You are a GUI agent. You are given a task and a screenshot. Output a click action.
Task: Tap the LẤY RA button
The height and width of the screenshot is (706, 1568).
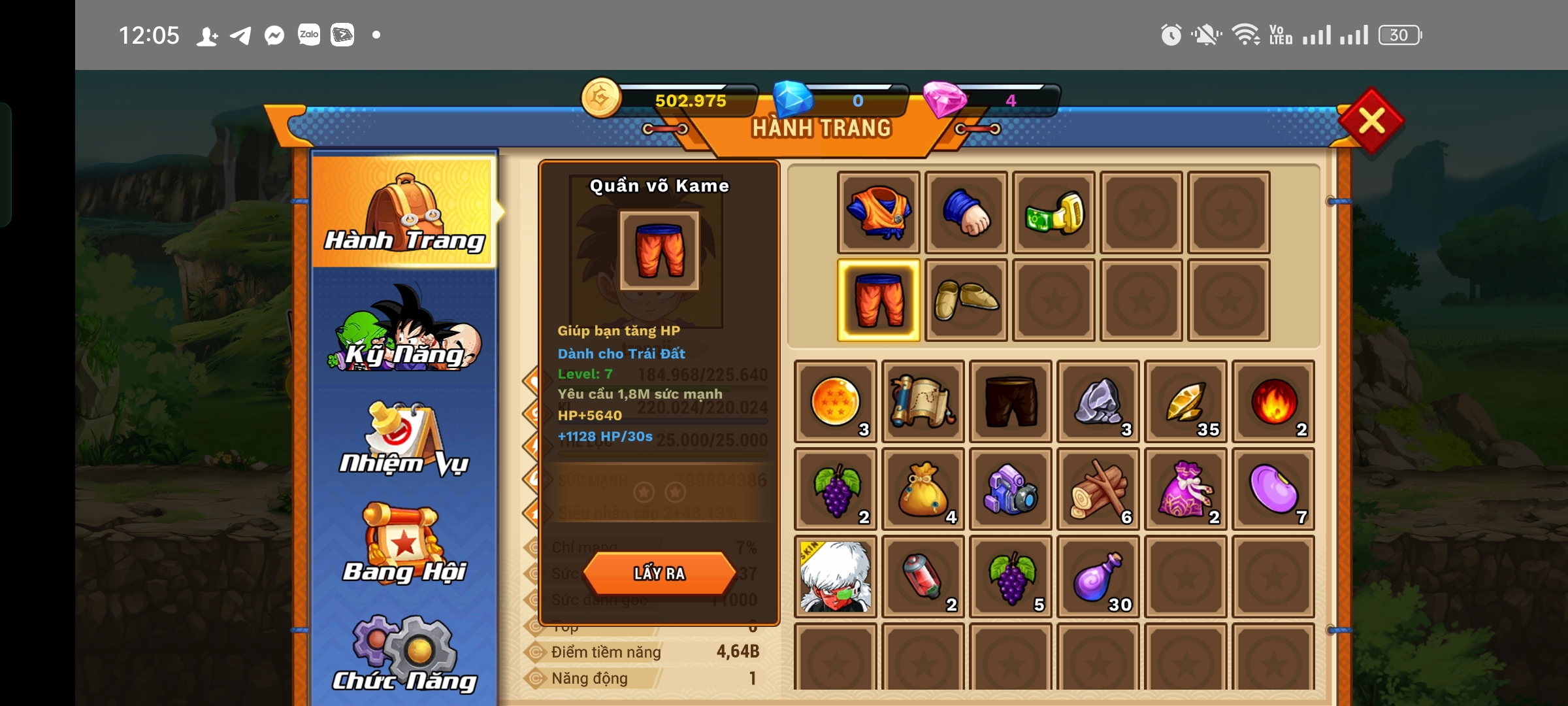[659, 573]
